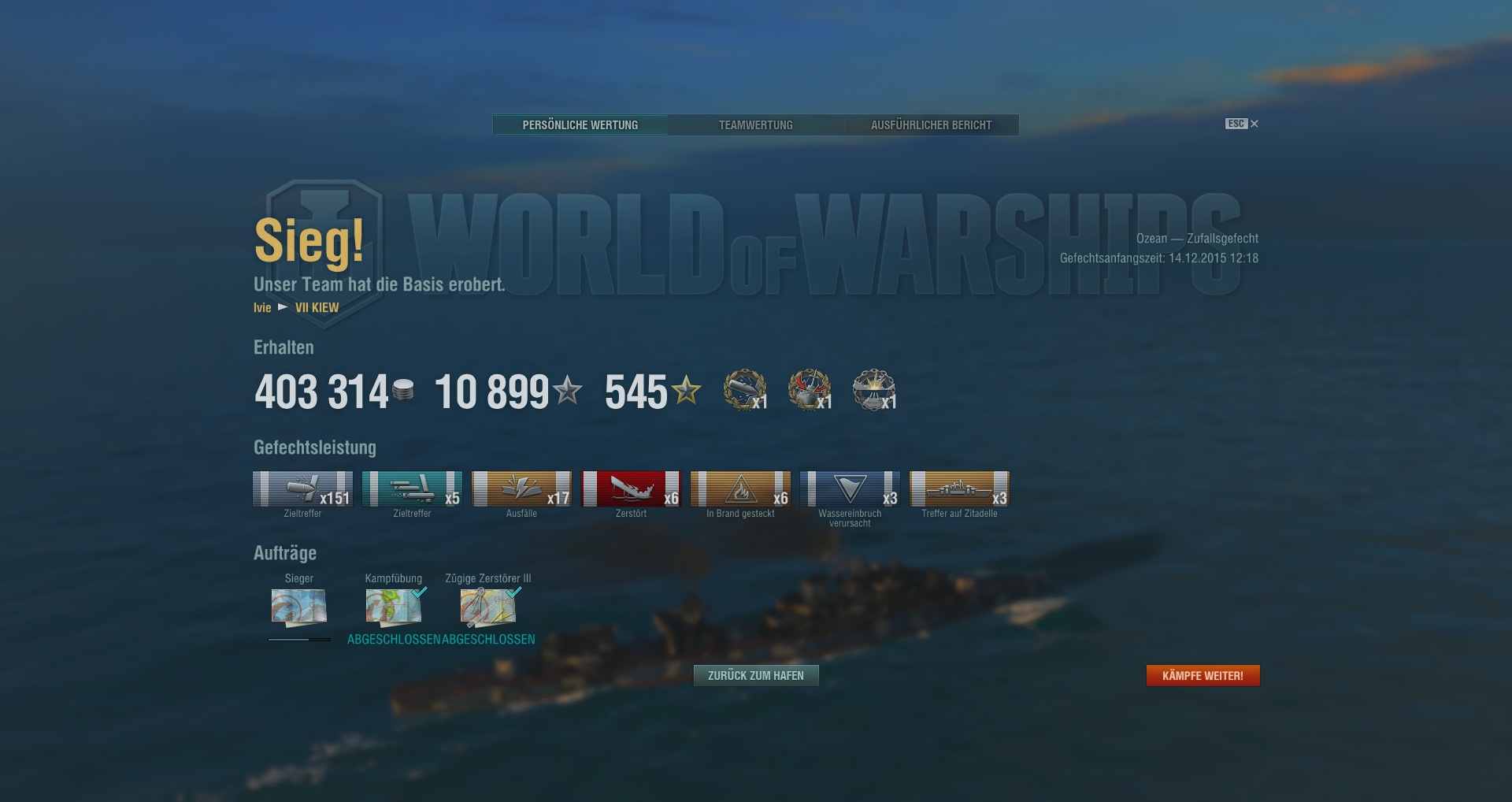The height and width of the screenshot is (802, 1512).
Task: View the rightmost chain-wreath x1 medal
Action: (x=874, y=389)
